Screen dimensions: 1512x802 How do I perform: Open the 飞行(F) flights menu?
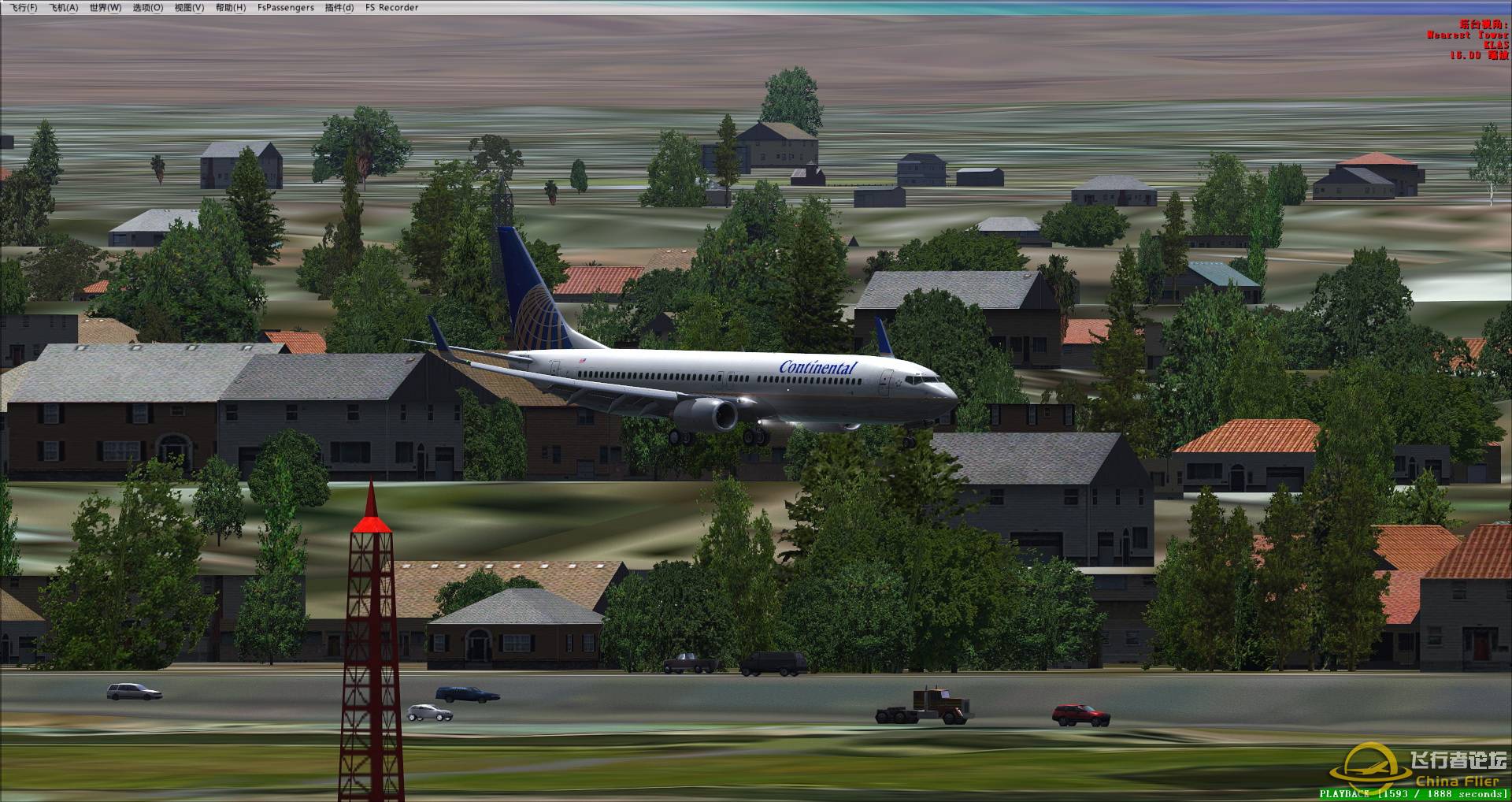(24, 8)
